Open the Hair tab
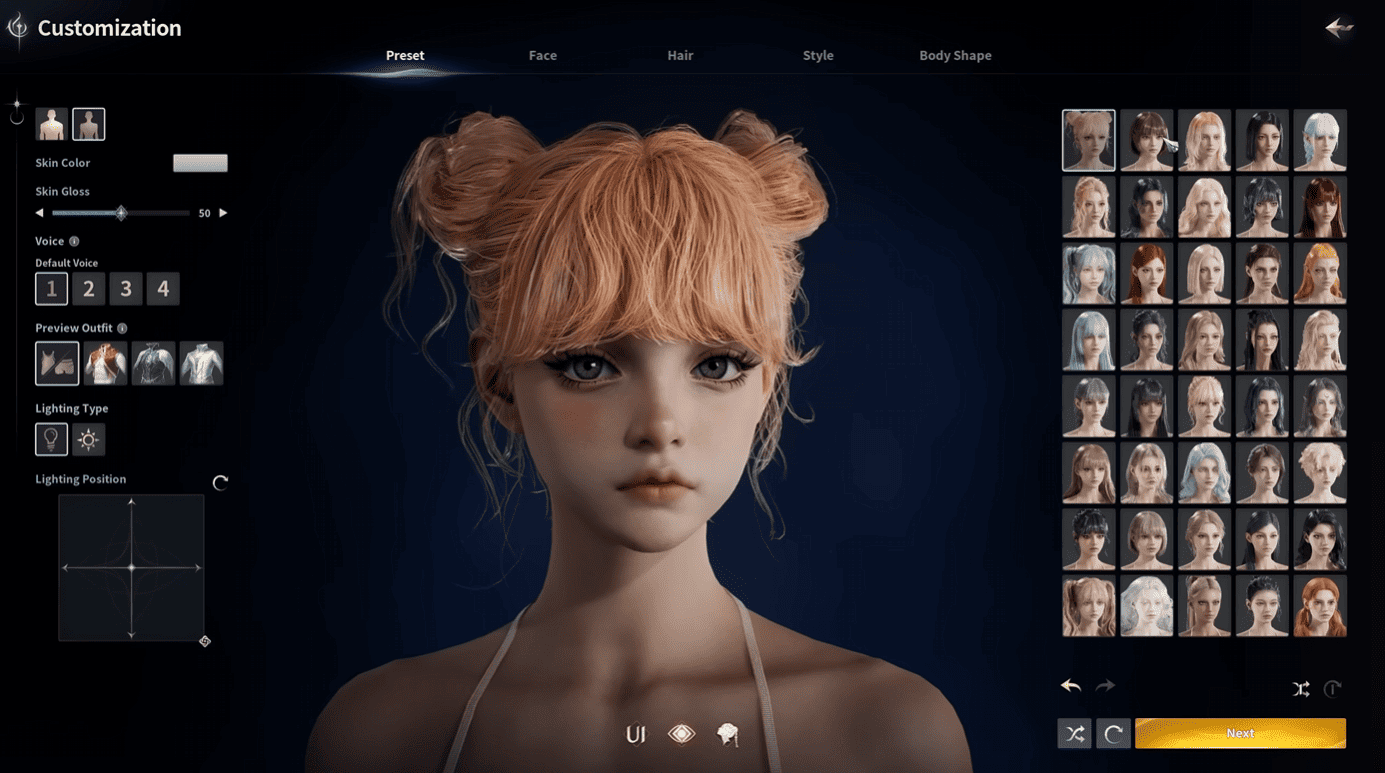The width and height of the screenshot is (1385, 773). coord(680,56)
